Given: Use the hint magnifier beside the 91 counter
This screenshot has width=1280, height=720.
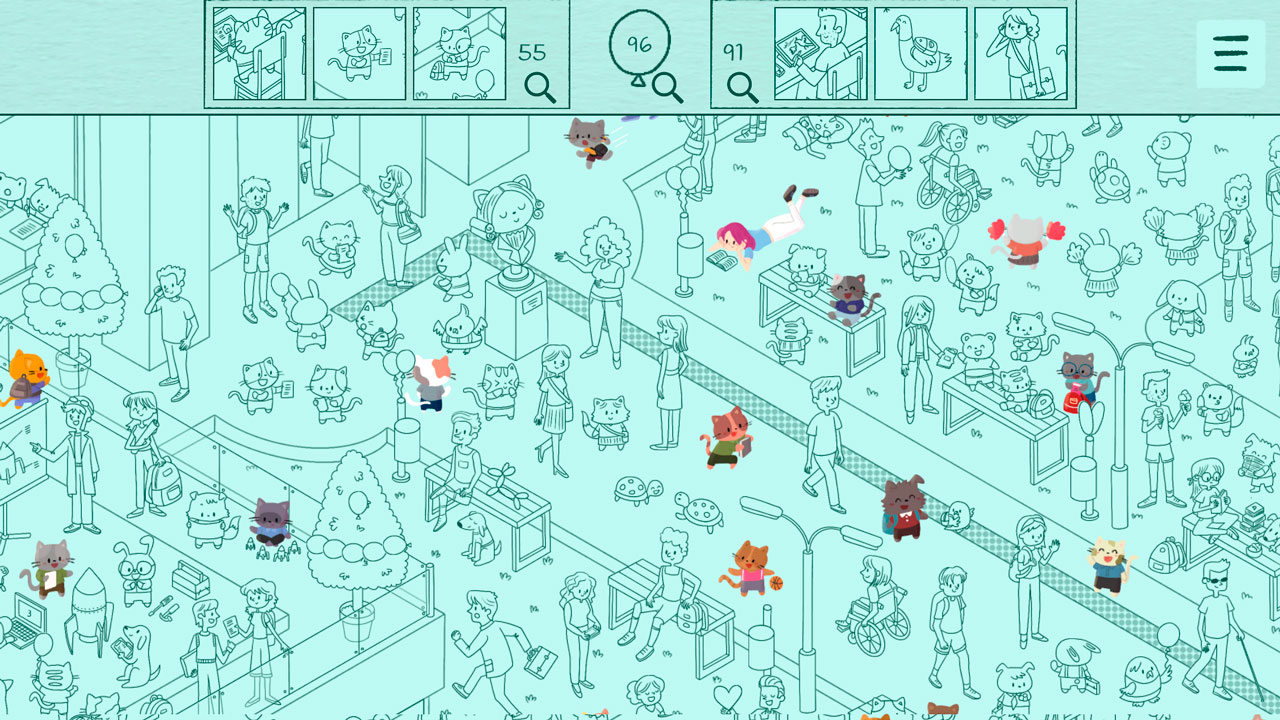Looking at the screenshot, I should (740, 88).
